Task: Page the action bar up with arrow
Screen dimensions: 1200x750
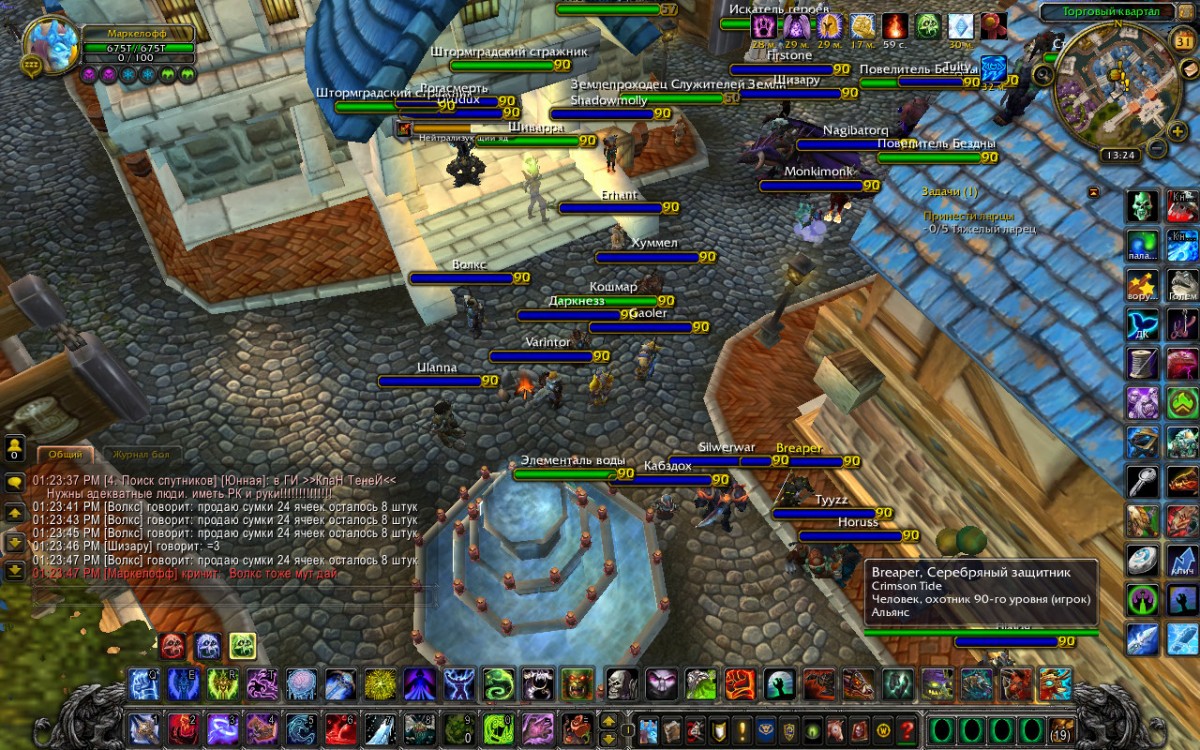Action: pos(607,720)
